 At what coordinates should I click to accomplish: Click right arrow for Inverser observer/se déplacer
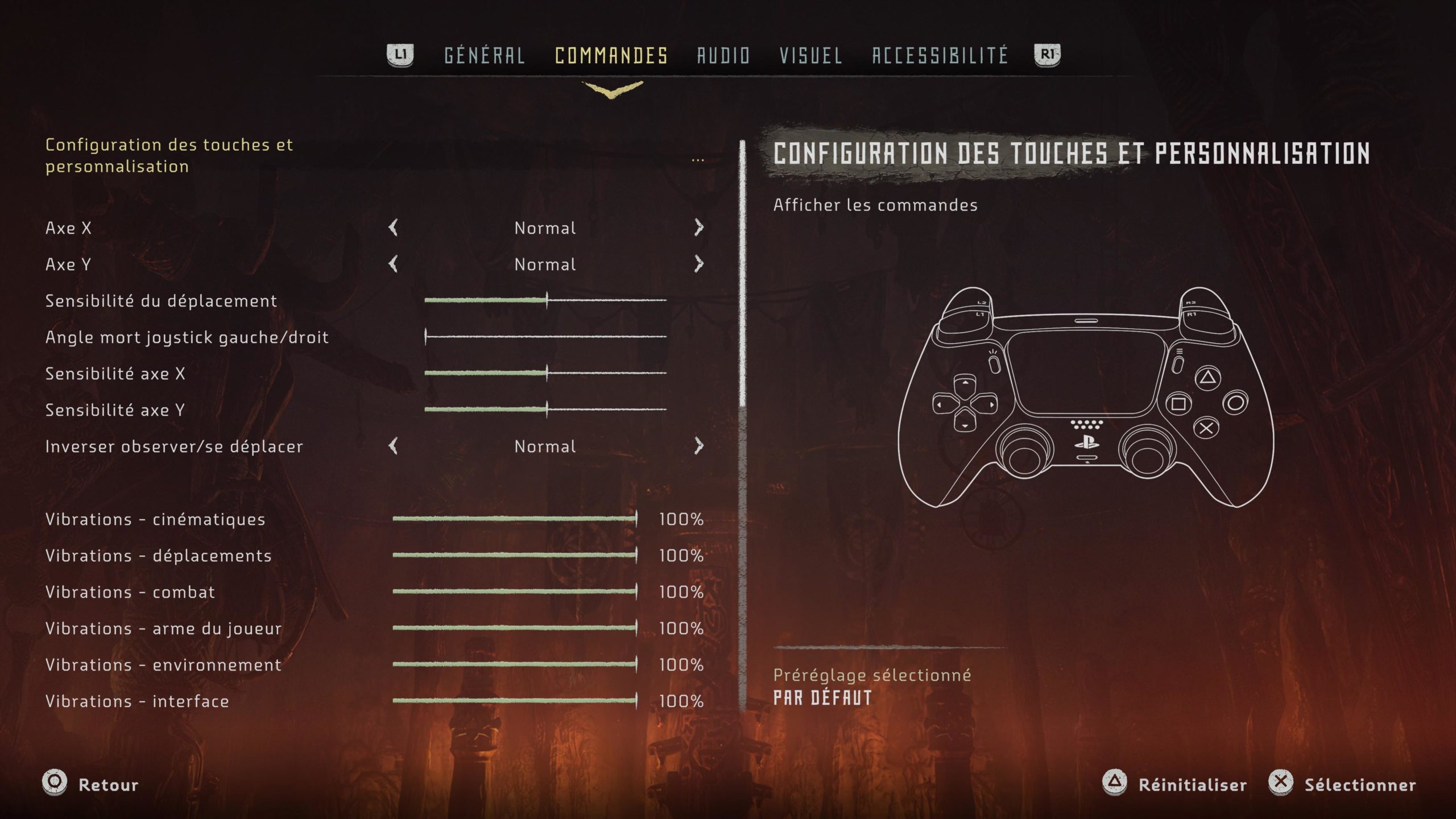pos(699,446)
